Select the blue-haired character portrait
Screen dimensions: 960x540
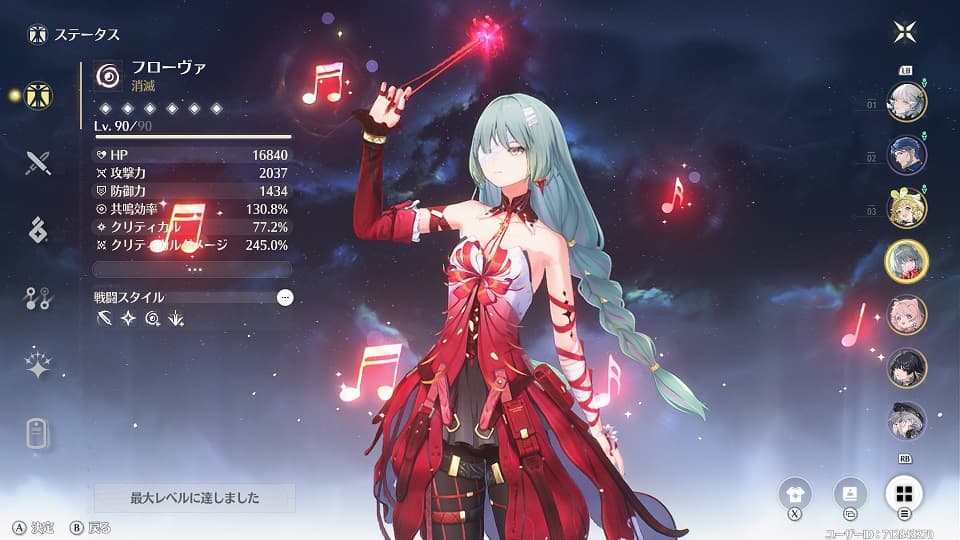[907, 154]
